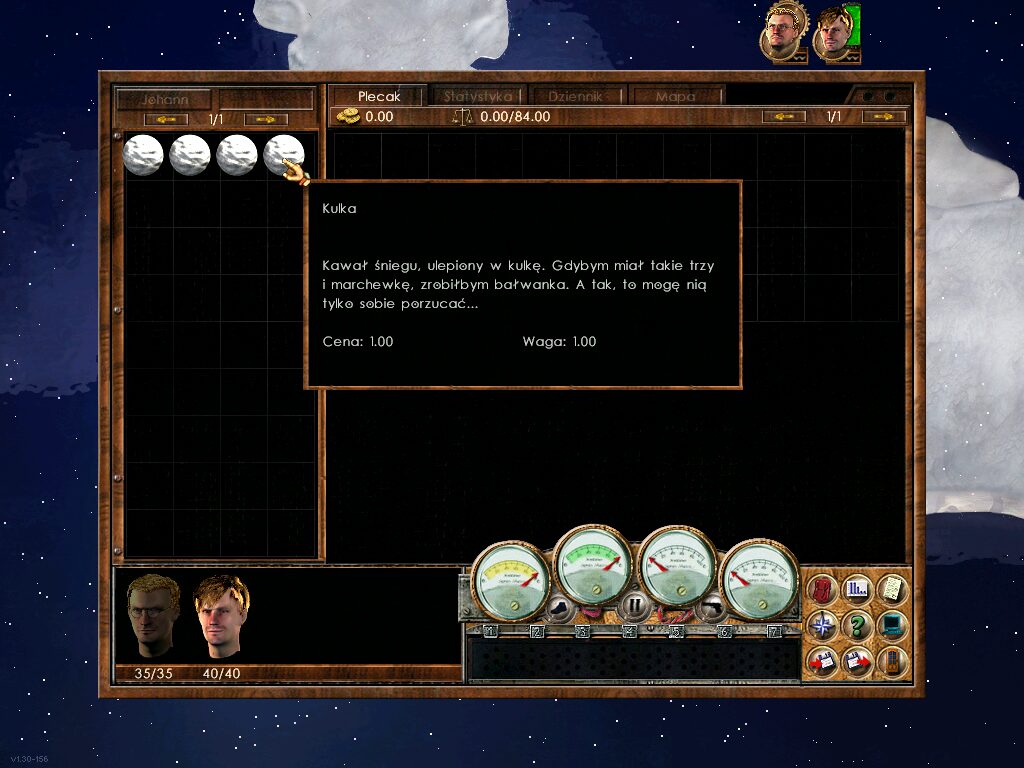Viewport: 1024px width, 768px height.
Task: Show the previous page of Johann's items
Action: pos(166,120)
